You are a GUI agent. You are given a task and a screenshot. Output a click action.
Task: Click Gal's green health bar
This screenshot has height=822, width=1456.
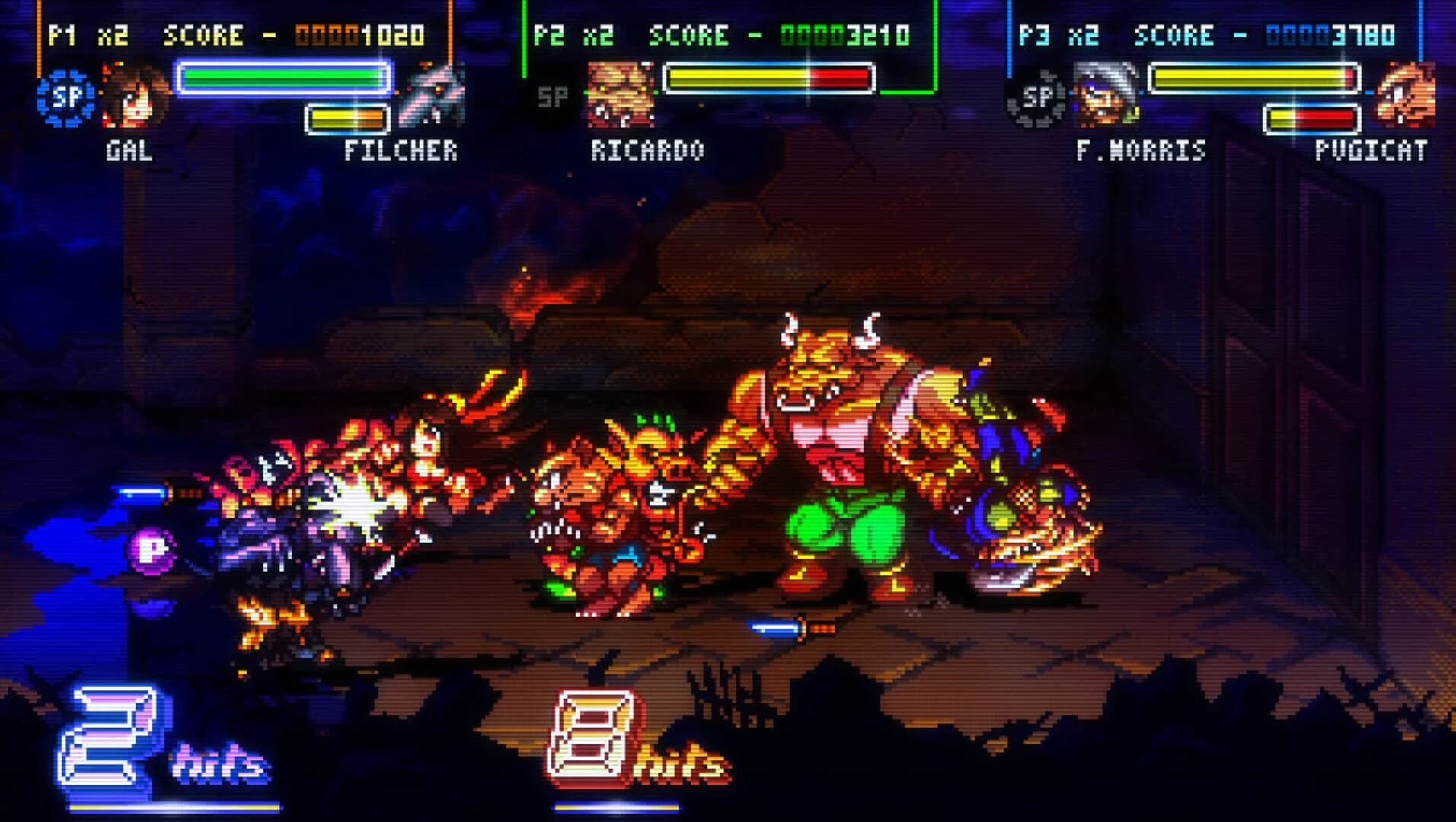279,75
